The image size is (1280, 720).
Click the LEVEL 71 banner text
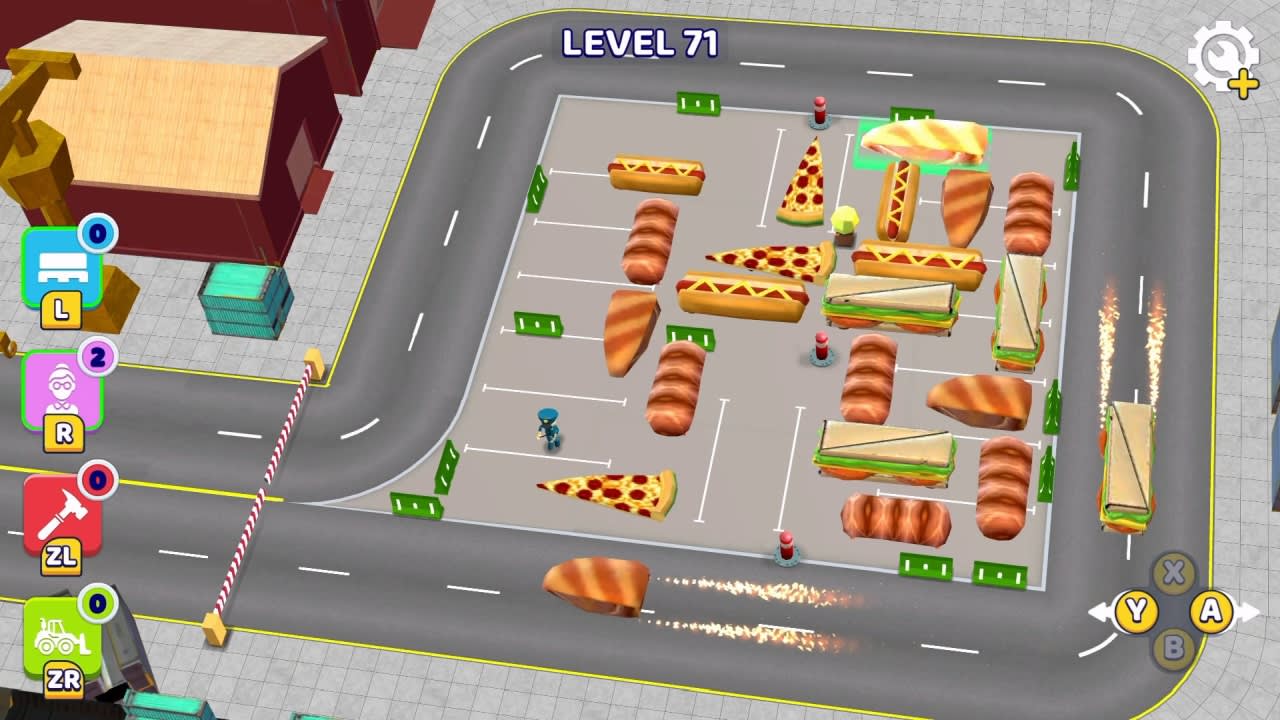[640, 42]
